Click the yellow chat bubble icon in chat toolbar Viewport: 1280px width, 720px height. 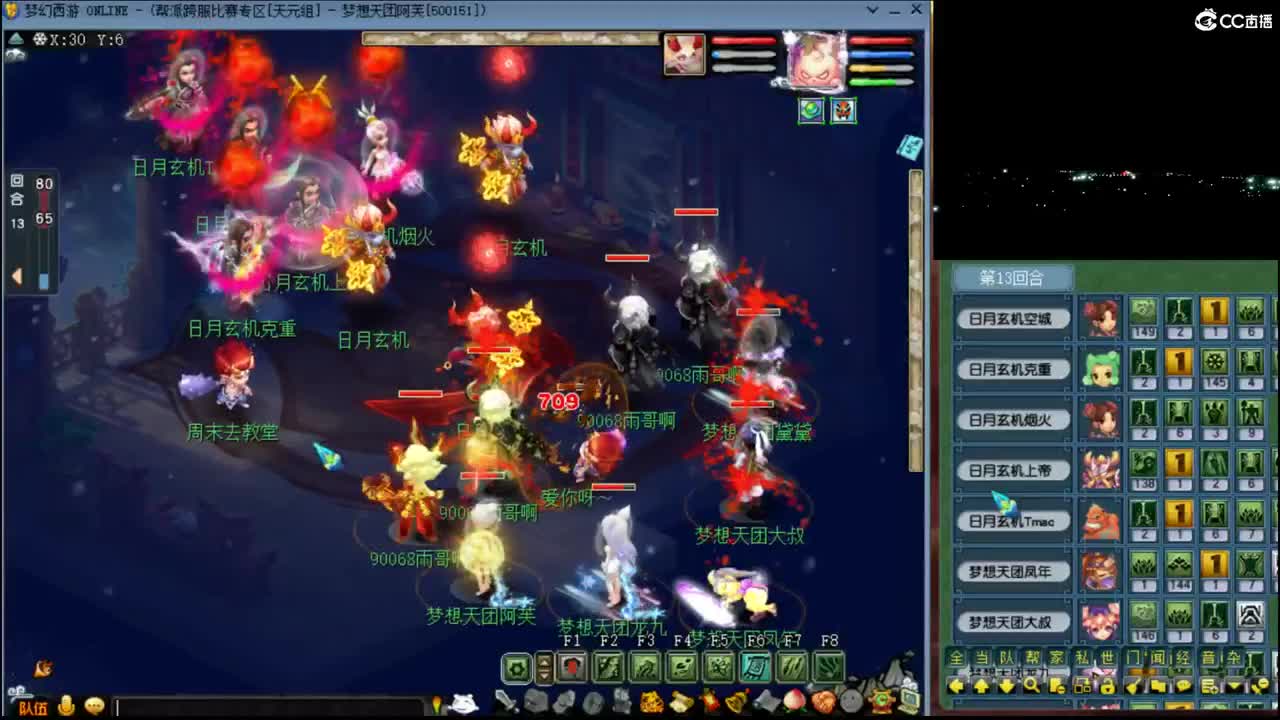pos(94,707)
